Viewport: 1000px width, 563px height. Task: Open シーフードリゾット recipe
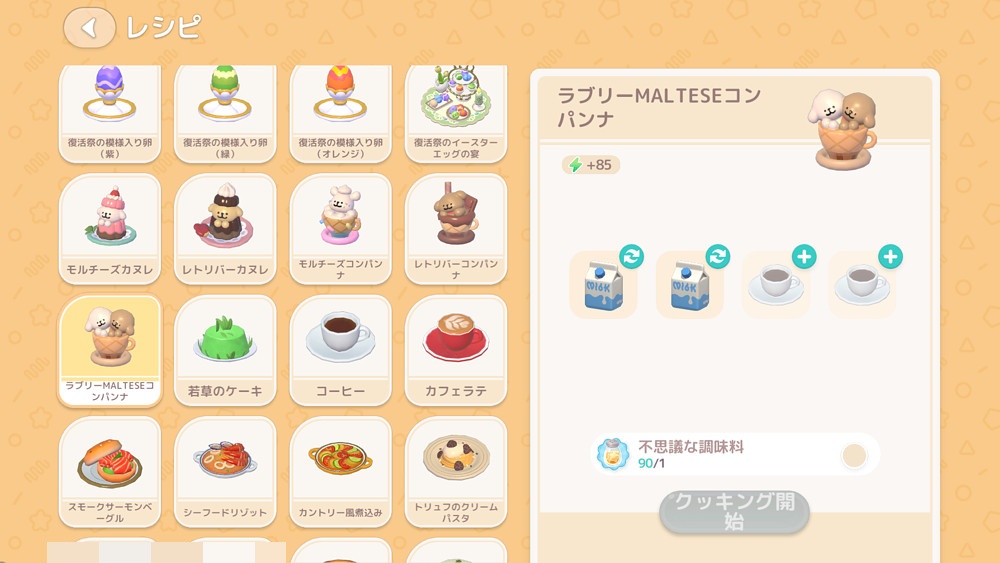pos(225,472)
